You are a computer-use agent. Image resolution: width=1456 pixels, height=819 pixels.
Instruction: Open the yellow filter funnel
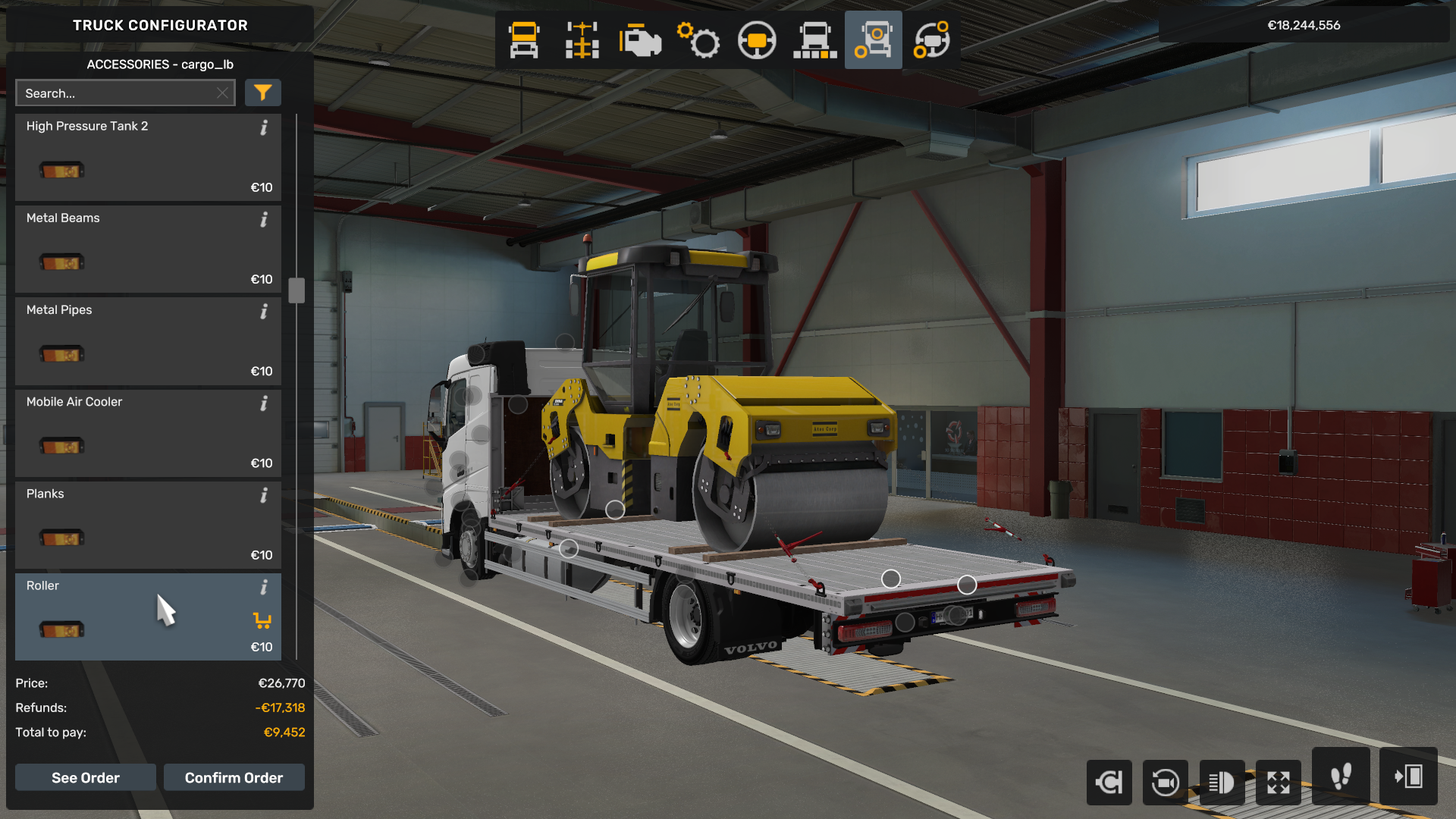click(262, 93)
